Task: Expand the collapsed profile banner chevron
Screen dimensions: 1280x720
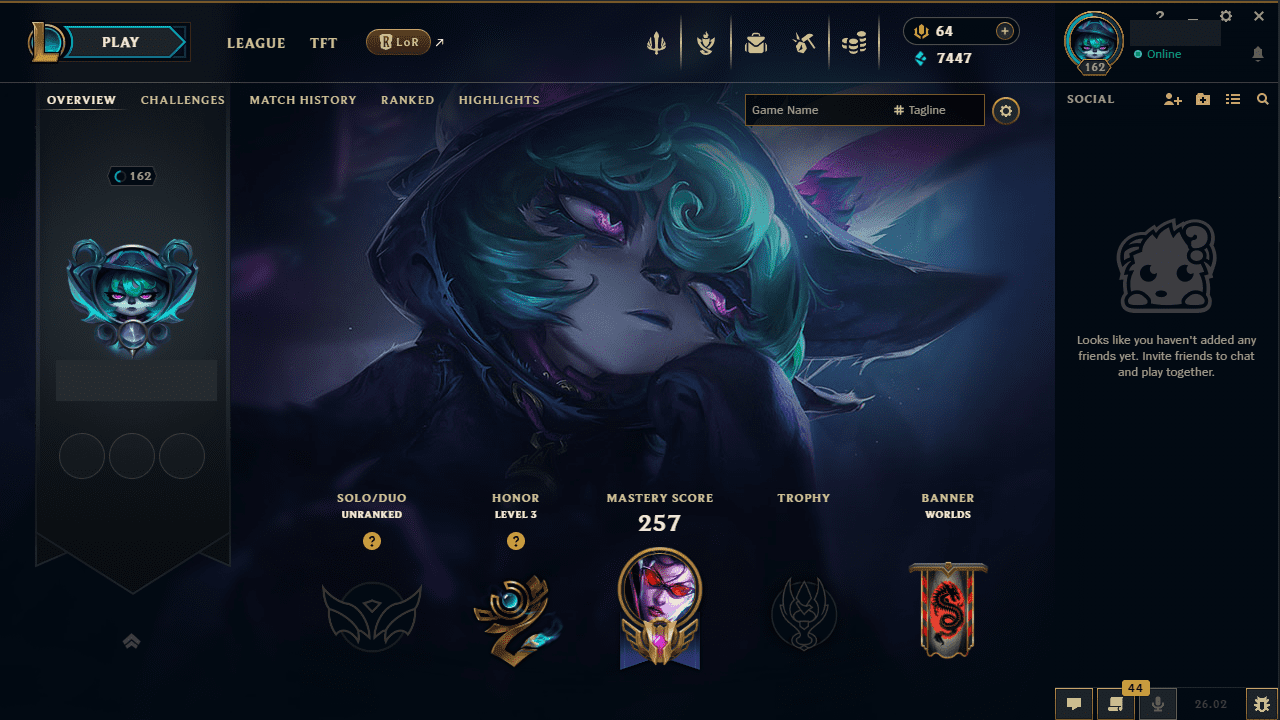Action: (x=131, y=641)
